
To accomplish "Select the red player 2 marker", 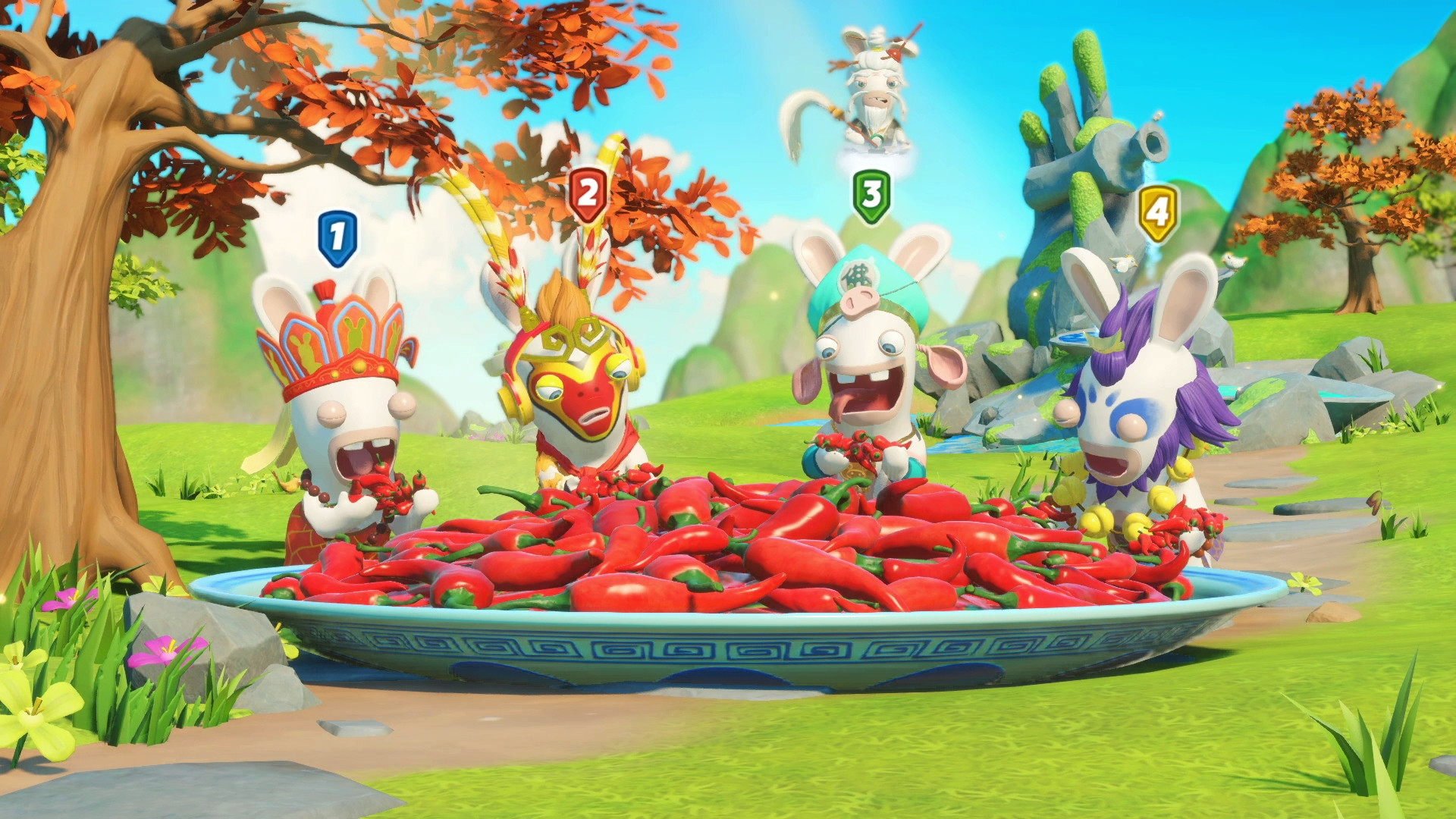I will click(588, 193).
